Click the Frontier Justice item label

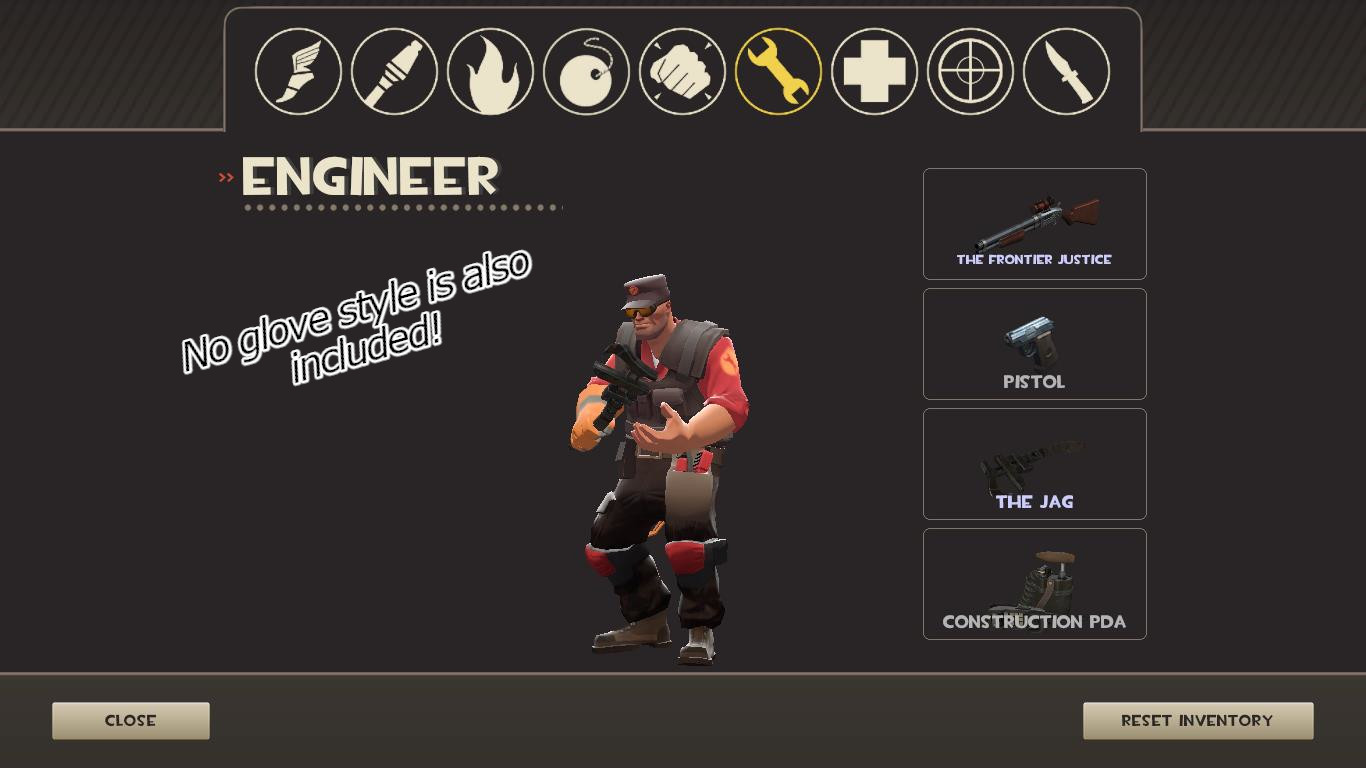pos(1034,258)
